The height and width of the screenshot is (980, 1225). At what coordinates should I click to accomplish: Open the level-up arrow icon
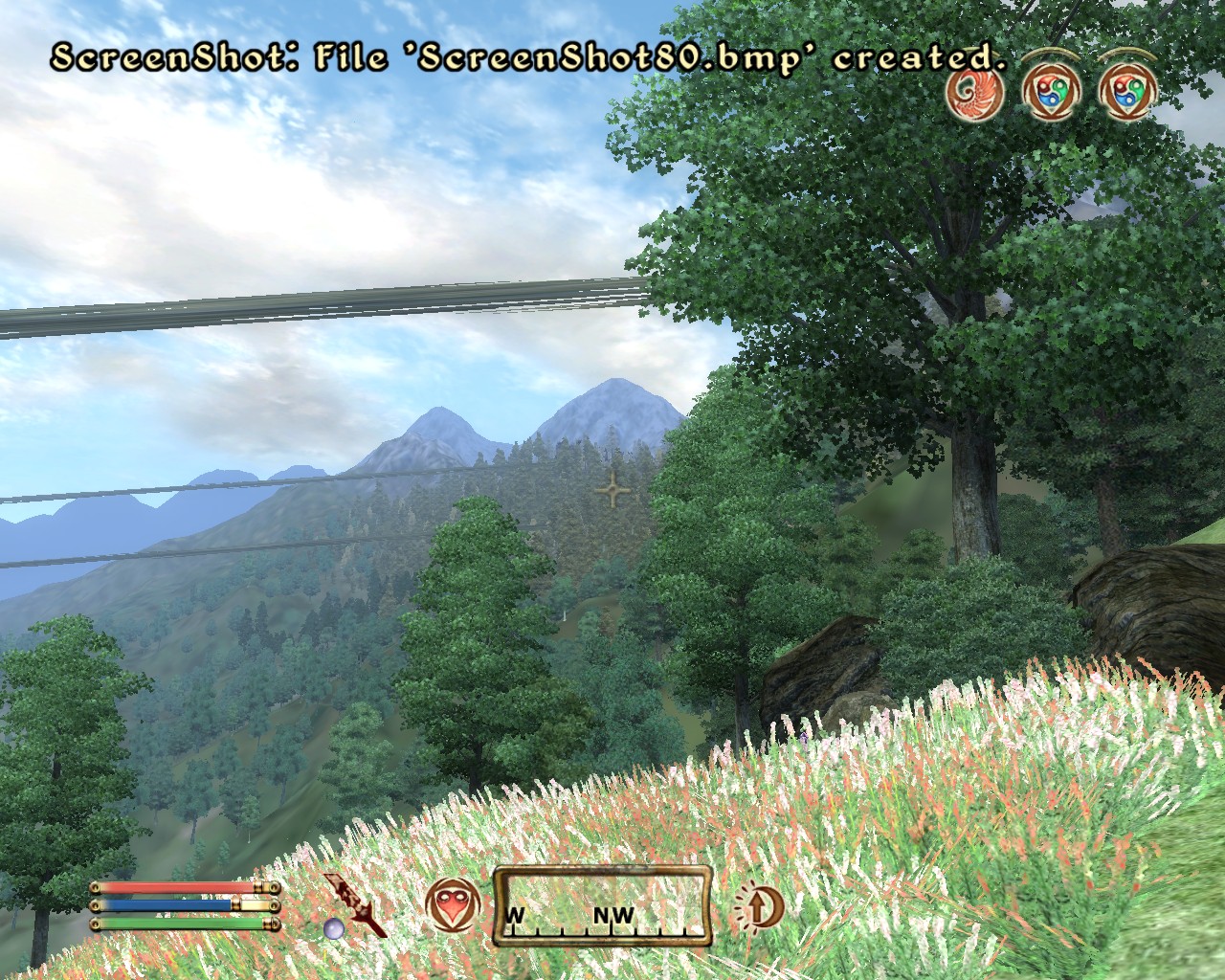pyautogui.click(x=756, y=905)
